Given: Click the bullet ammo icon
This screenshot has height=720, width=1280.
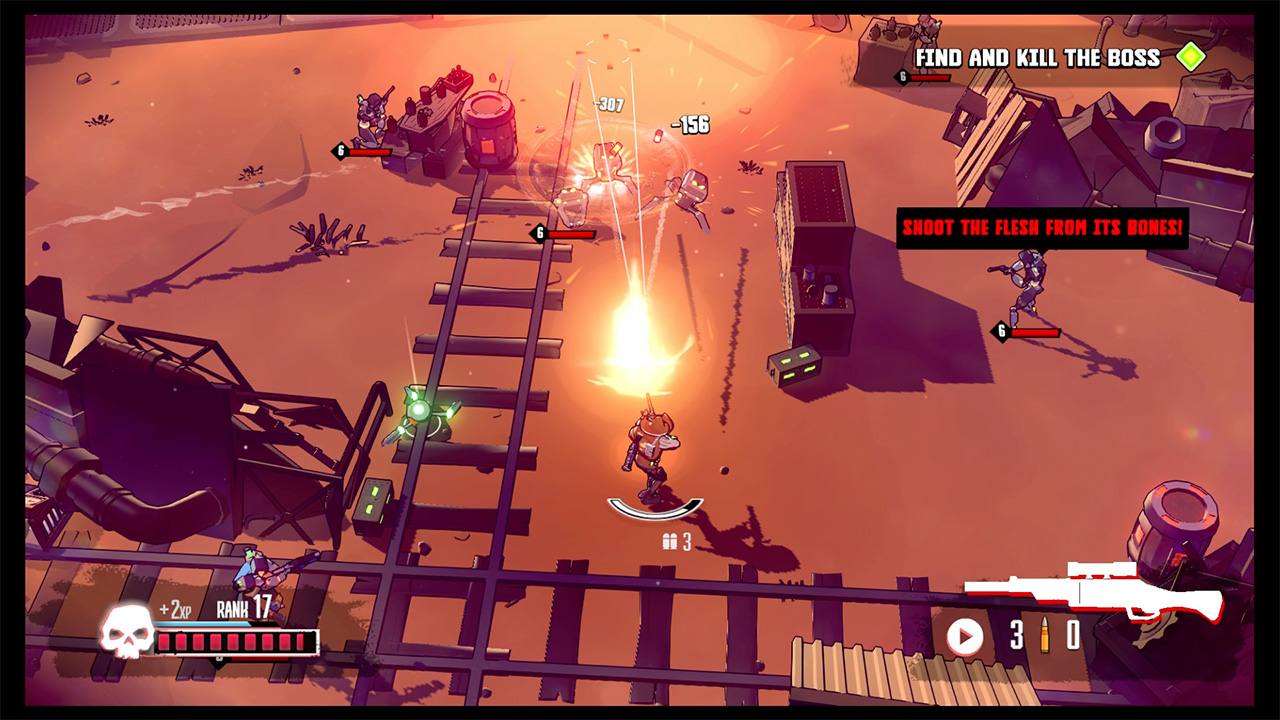Looking at the screenshot, I should click(x=1046, y=636).
